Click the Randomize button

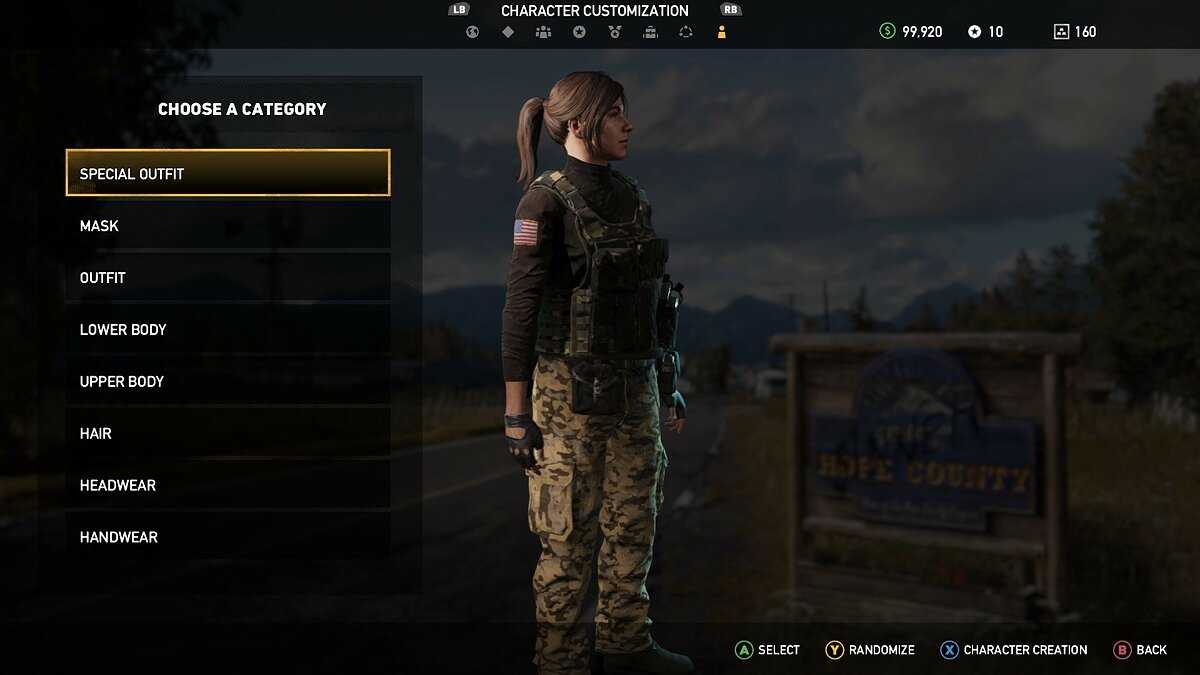pyautogui.click(x=870, y=650)
